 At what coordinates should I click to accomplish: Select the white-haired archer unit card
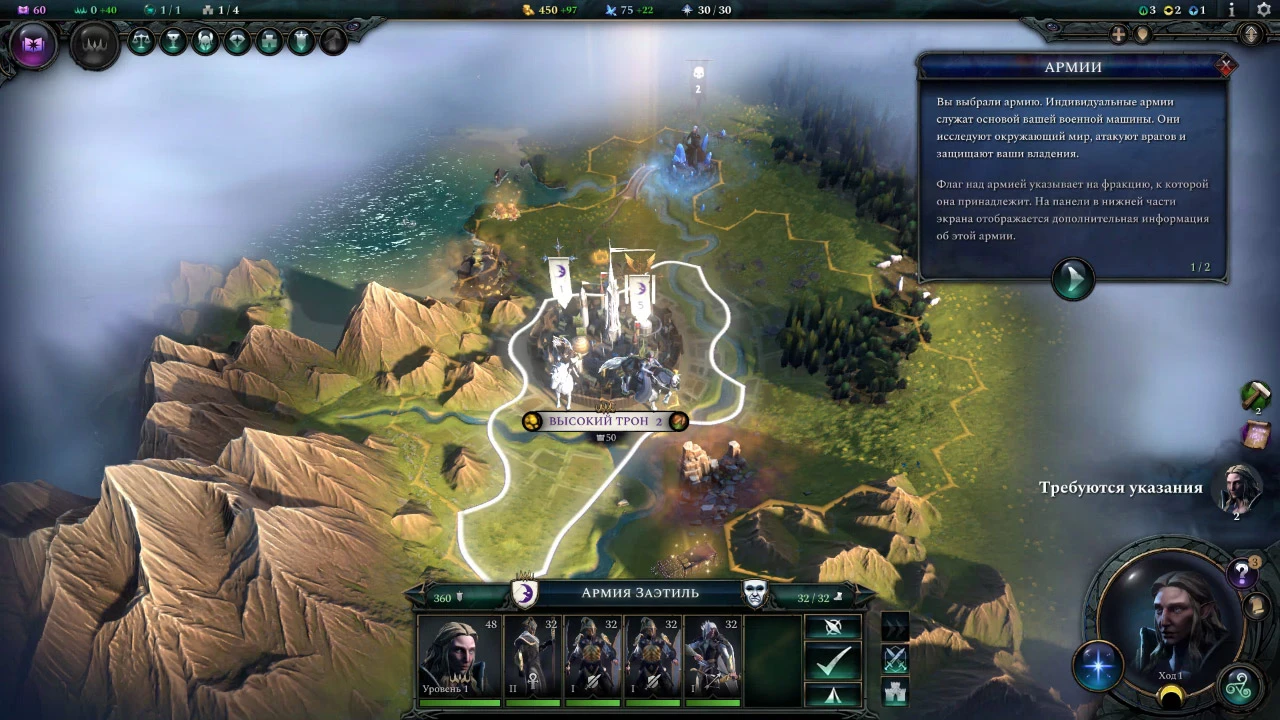point(713,658)
